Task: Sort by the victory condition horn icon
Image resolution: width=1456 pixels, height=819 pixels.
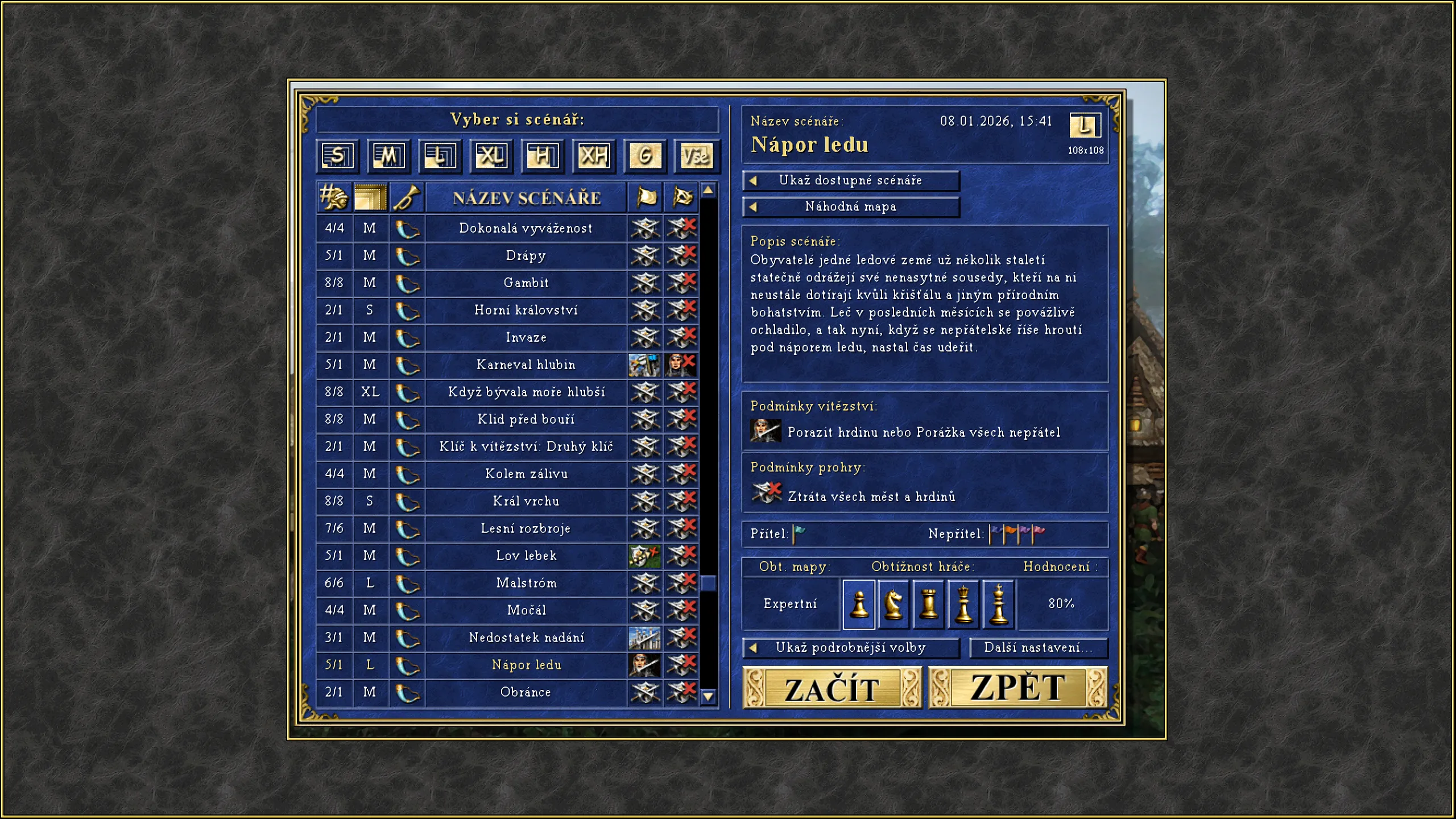Action: (407, 197)
